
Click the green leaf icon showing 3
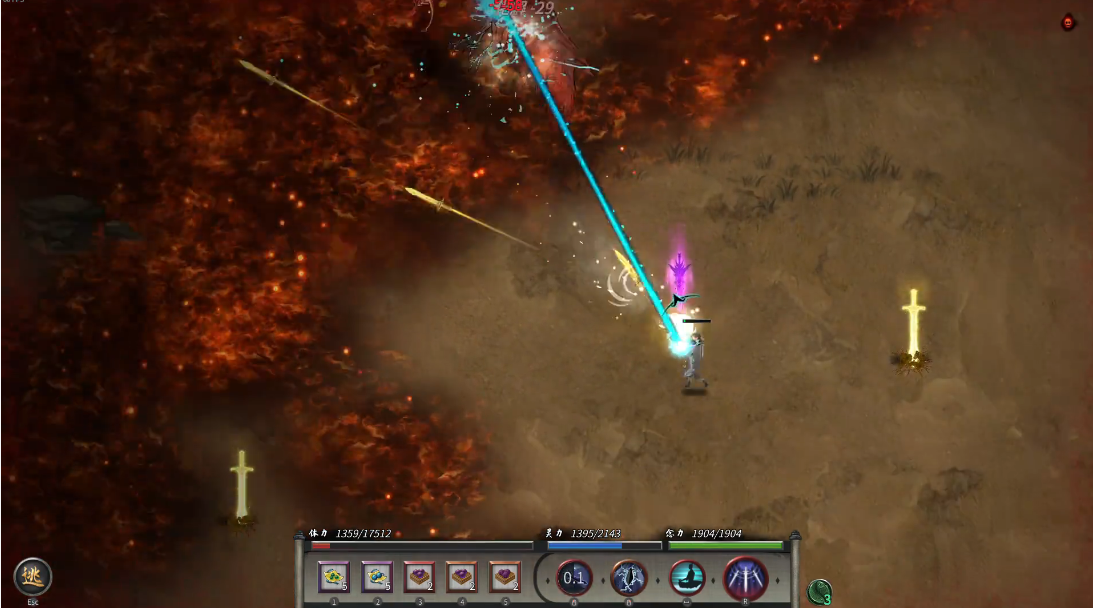click(x=820, y=592)
